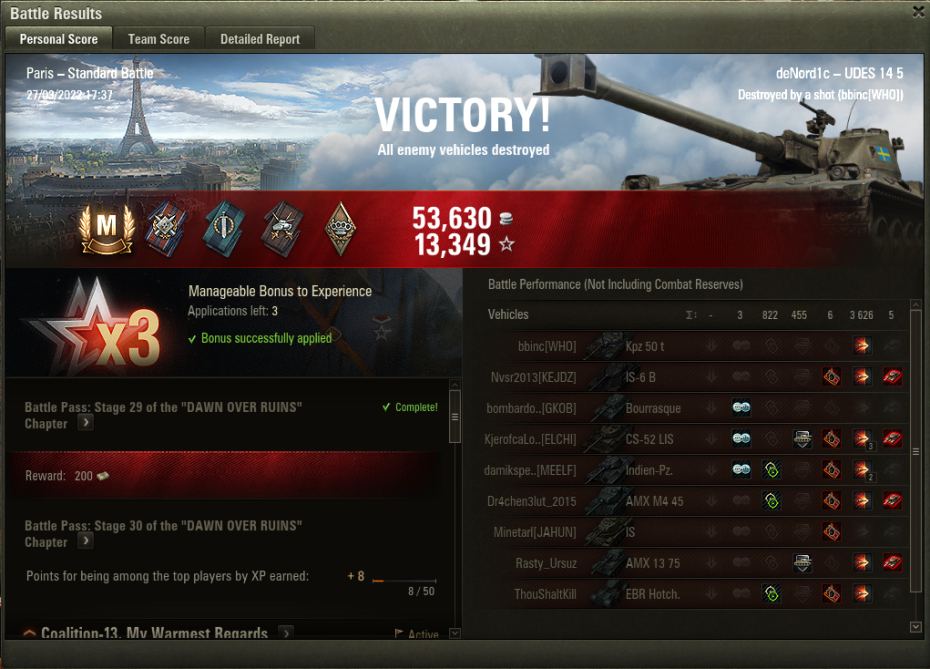The height and width of the screenshot is (669, 930).
Task: Select the Personal Score tab
Action: pyautogui.click(x=59, y=39)
